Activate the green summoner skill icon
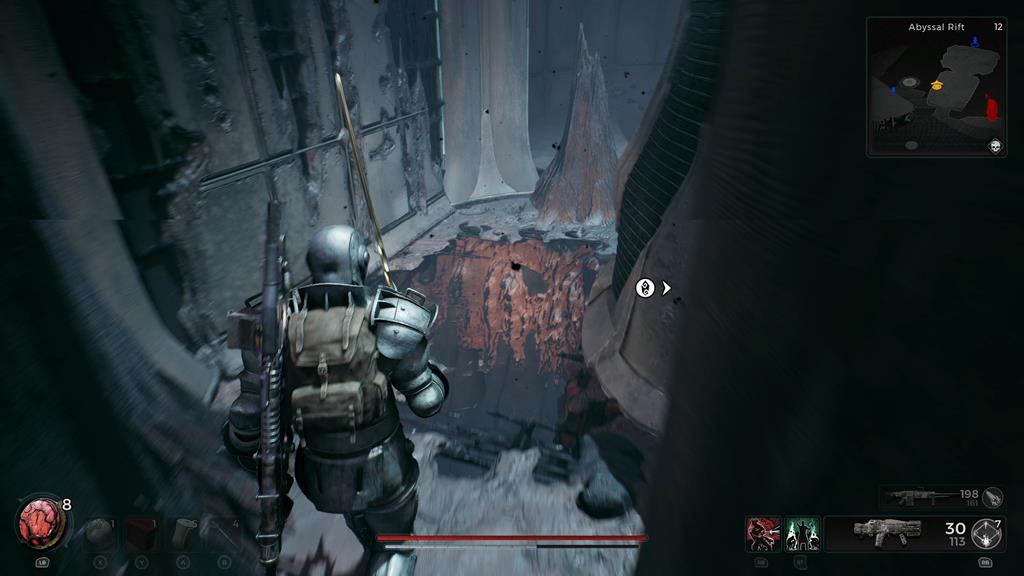Viewport: 1024px width, 576px height. (802, 534)
